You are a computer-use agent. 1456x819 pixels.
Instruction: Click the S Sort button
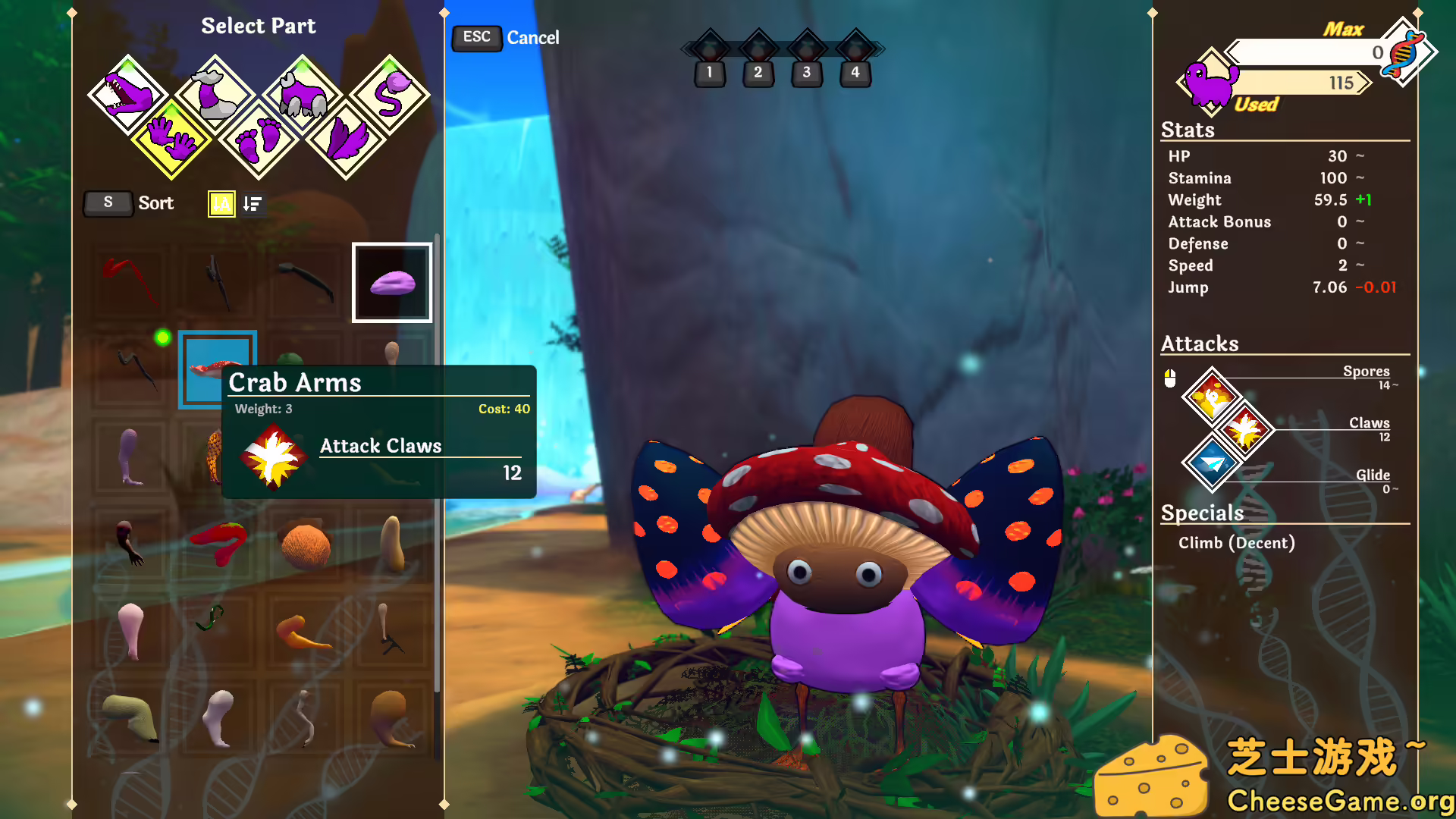[108, 203]
